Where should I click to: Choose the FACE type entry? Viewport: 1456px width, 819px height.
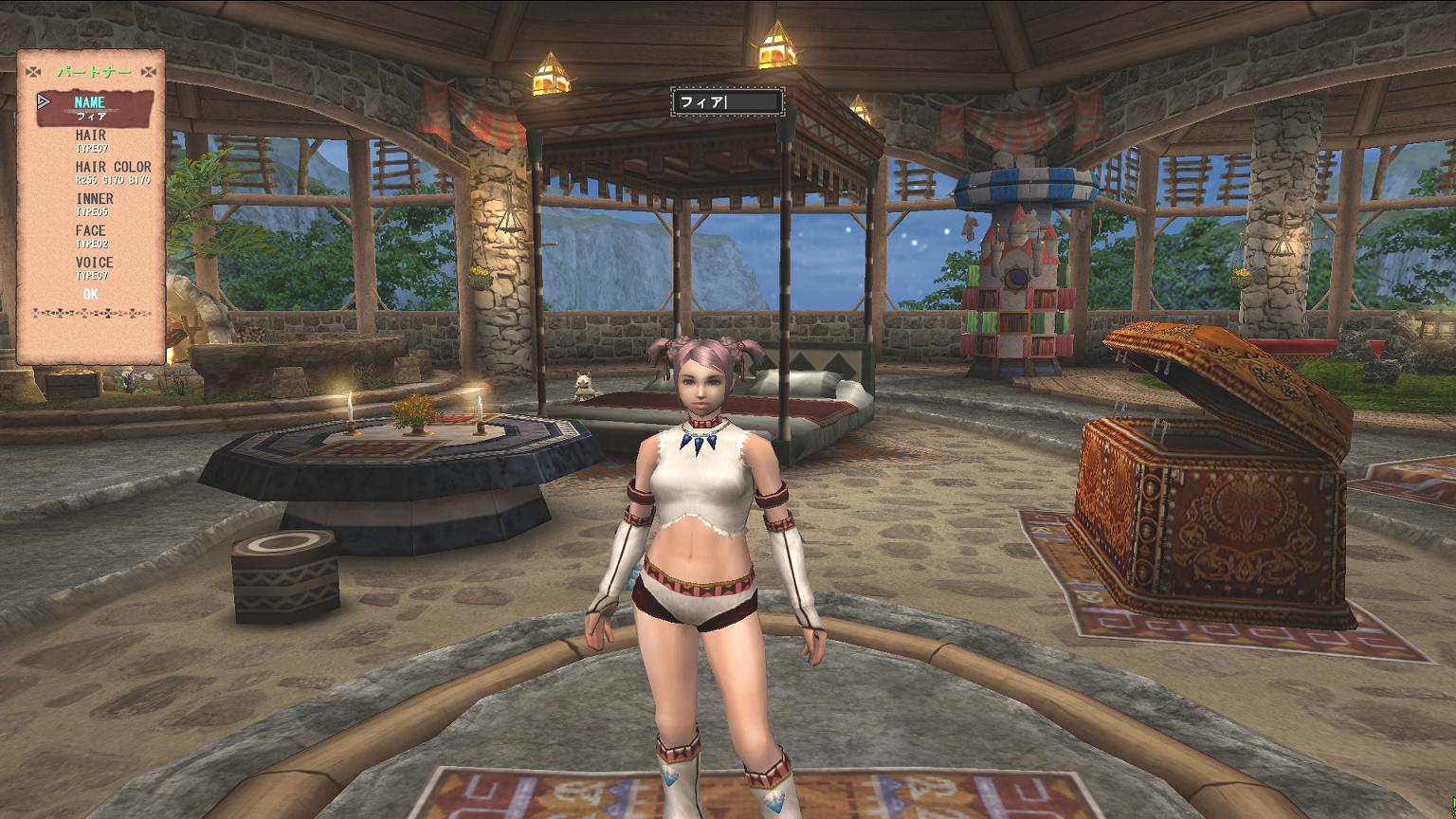point(91,235)
